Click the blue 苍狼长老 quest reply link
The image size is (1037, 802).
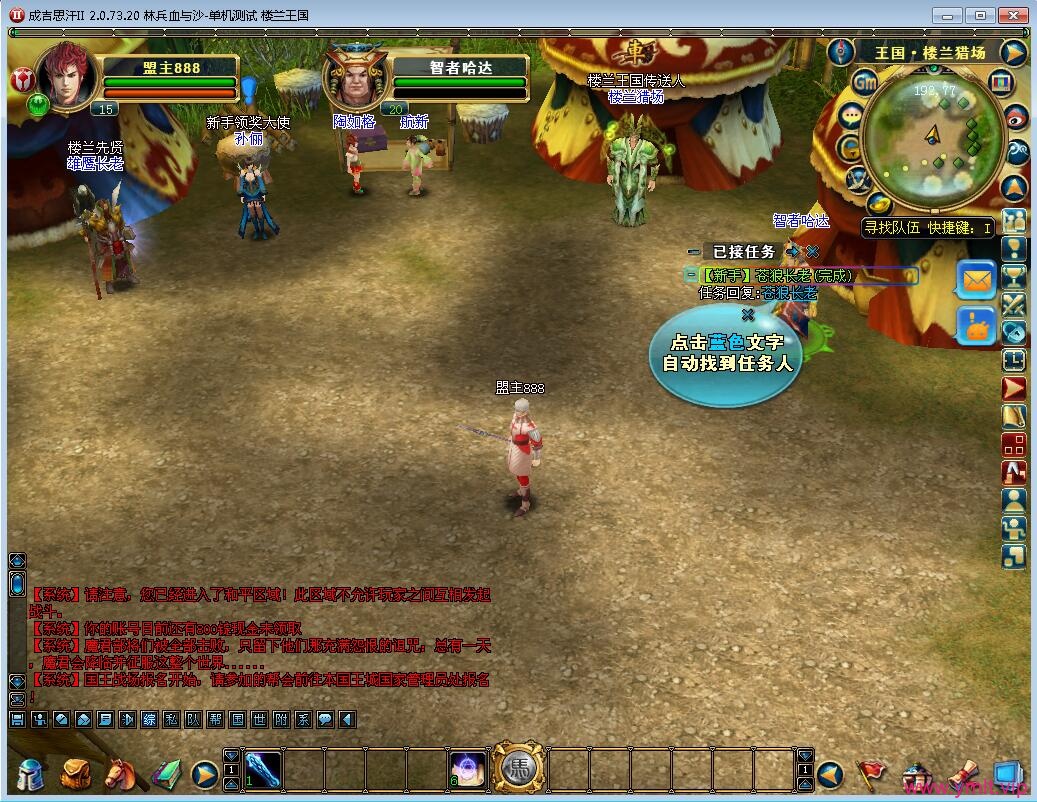[790, 293]
